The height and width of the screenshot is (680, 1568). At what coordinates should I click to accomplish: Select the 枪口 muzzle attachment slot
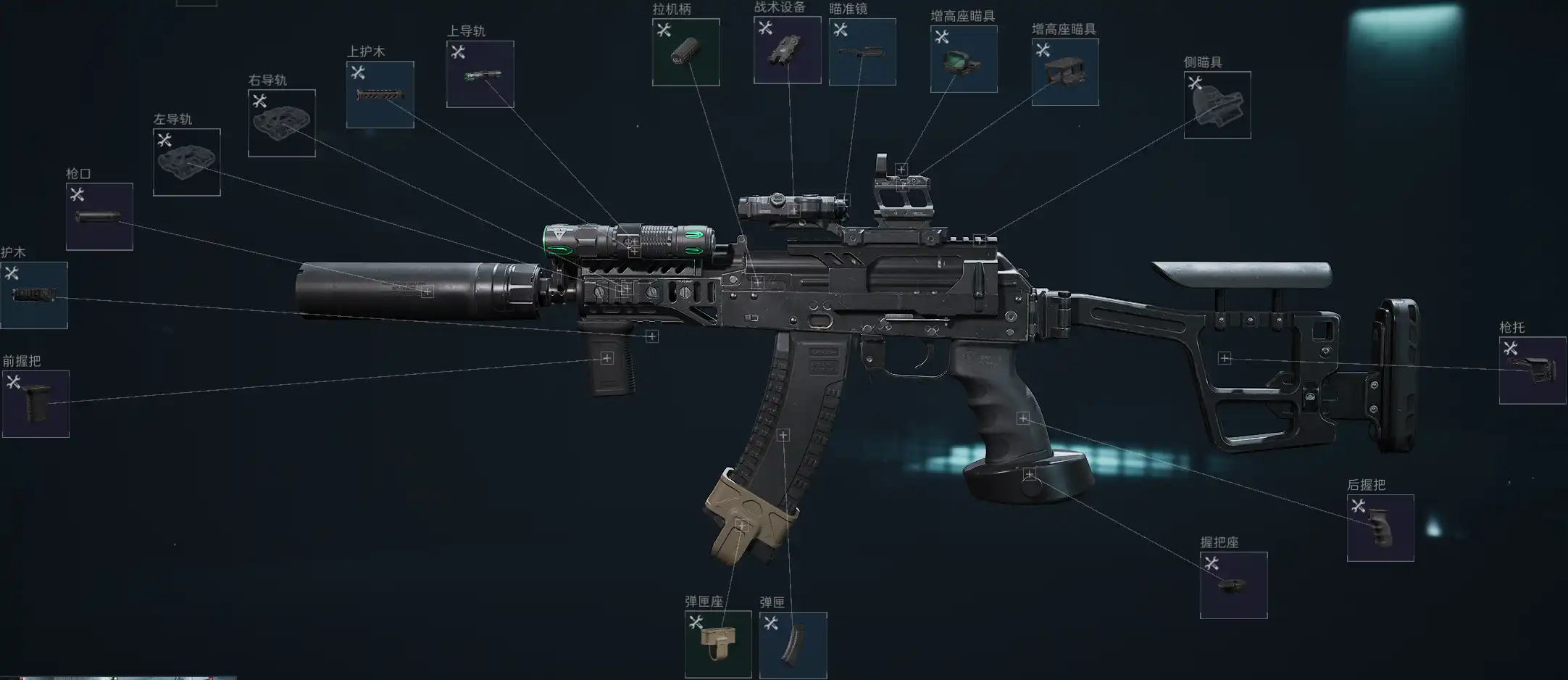99,217
